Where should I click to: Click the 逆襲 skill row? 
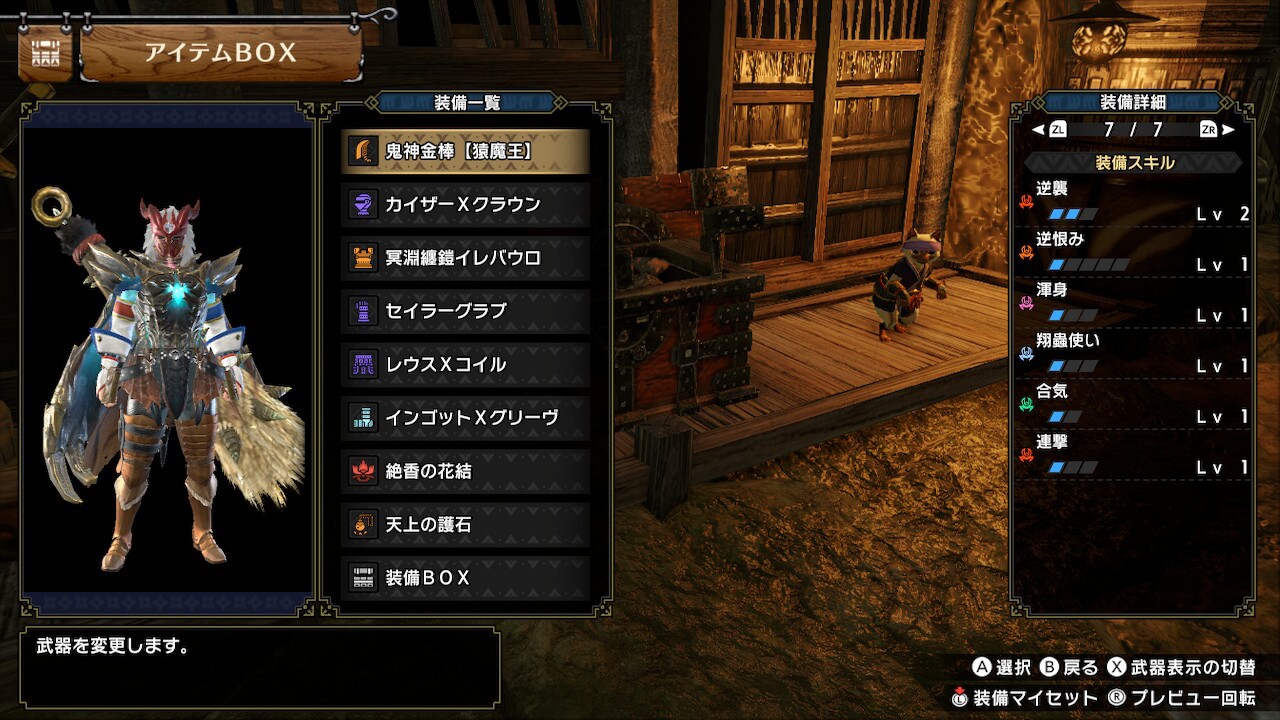point(1134,201)
